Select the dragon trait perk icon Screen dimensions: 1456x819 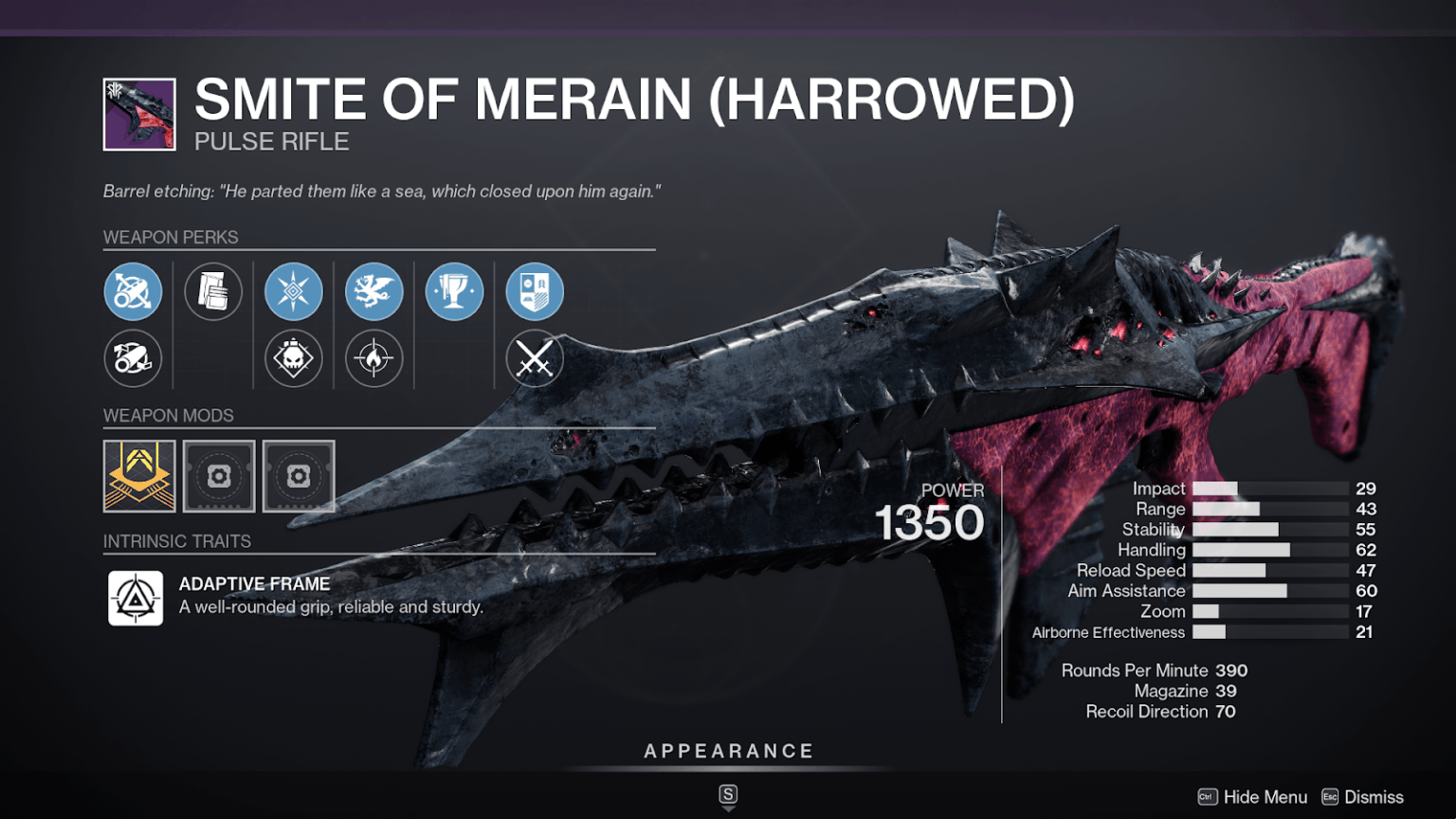click(373, 291)
